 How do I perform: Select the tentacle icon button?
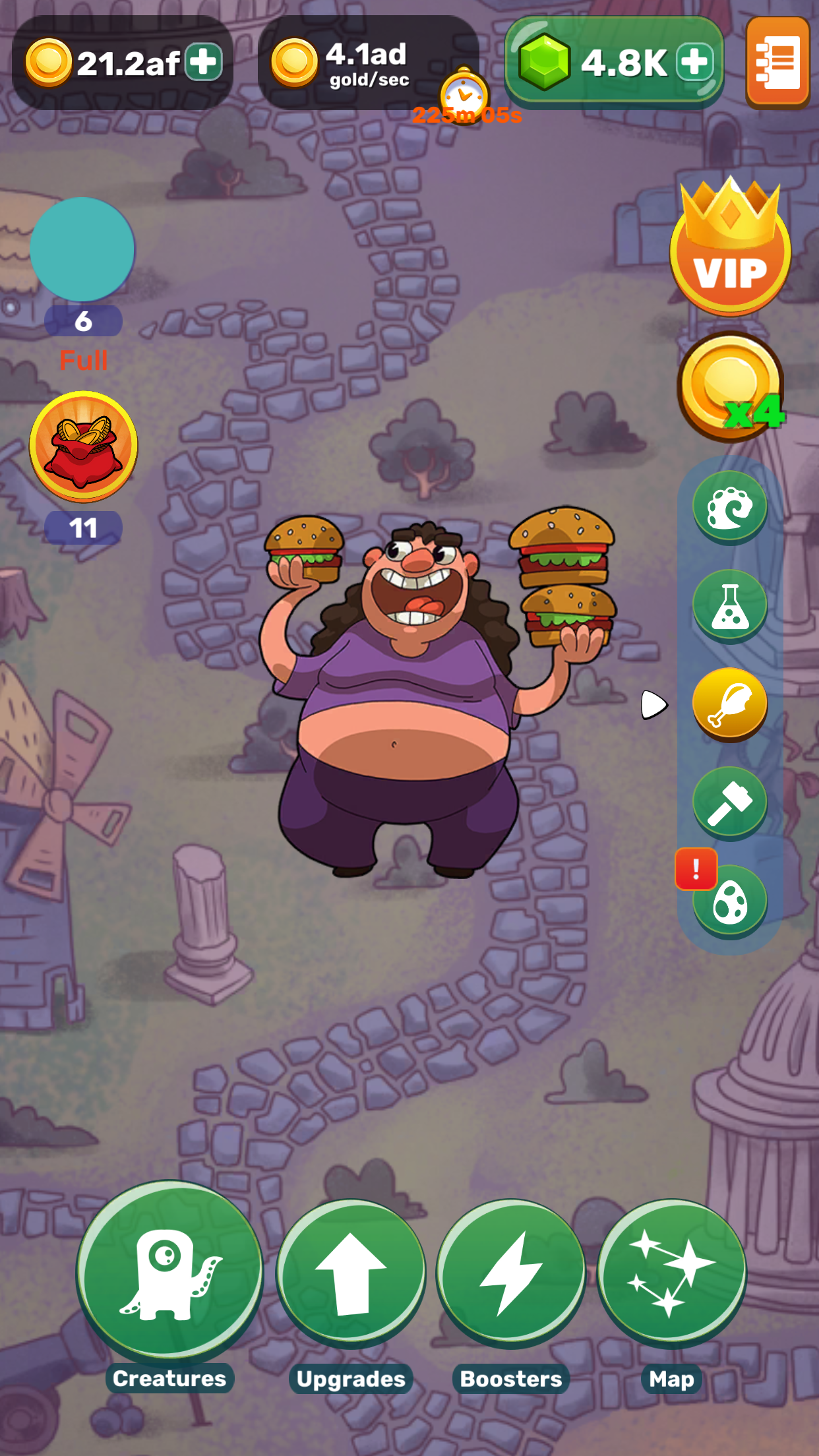(x=729, y=508)
